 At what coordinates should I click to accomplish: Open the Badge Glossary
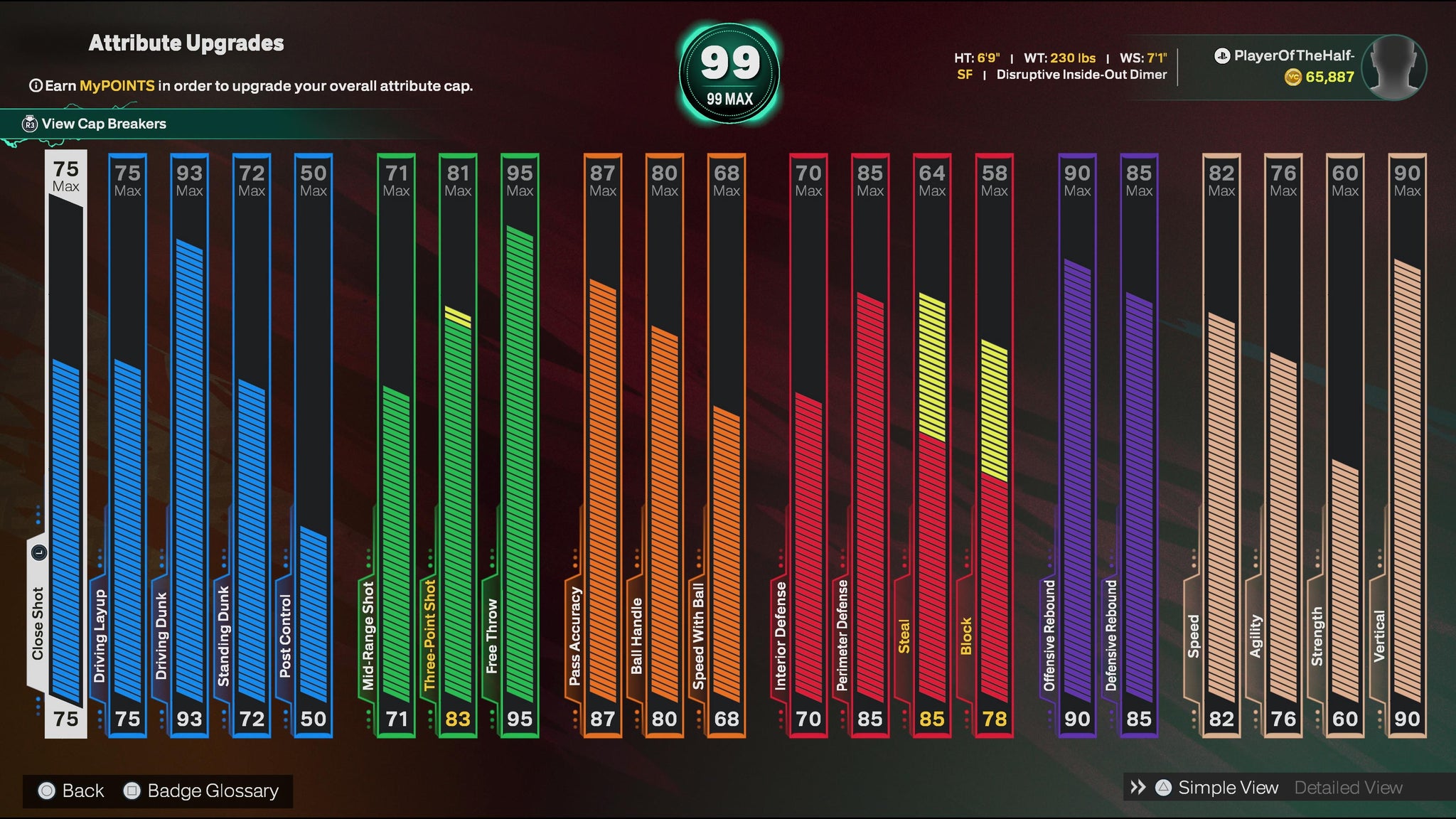(212, 791)
